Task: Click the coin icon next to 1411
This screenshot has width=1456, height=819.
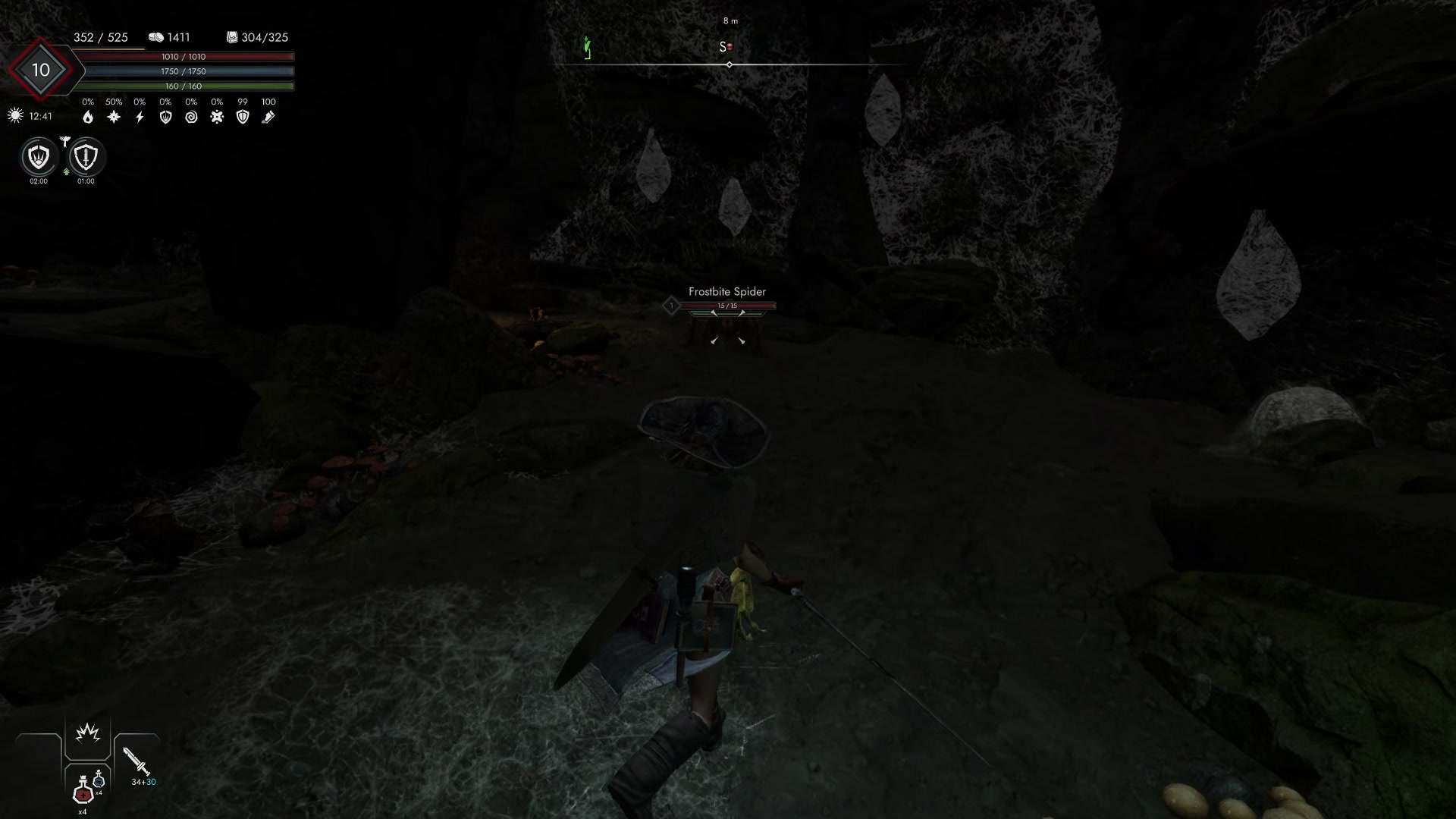Action: pyautogui.click(x=156, y=37)
